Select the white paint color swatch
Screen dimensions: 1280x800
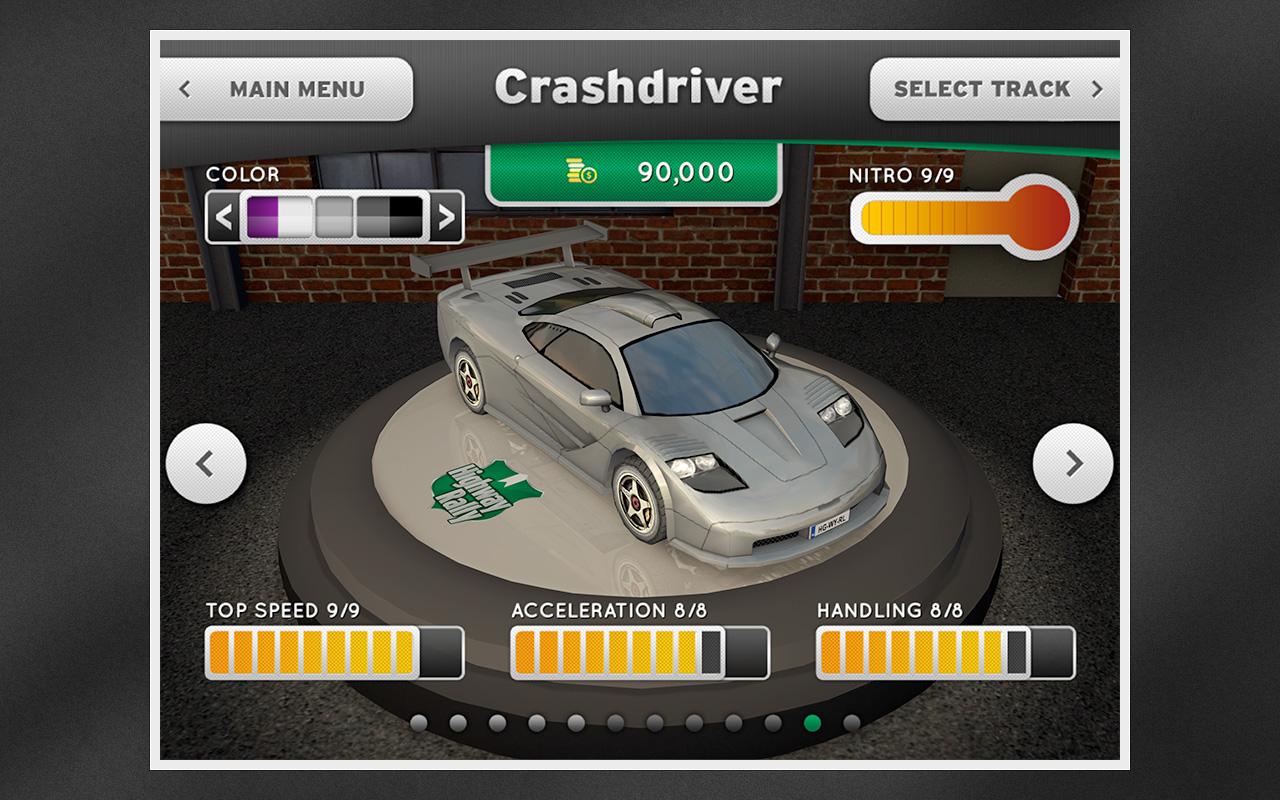coord(296,216)
